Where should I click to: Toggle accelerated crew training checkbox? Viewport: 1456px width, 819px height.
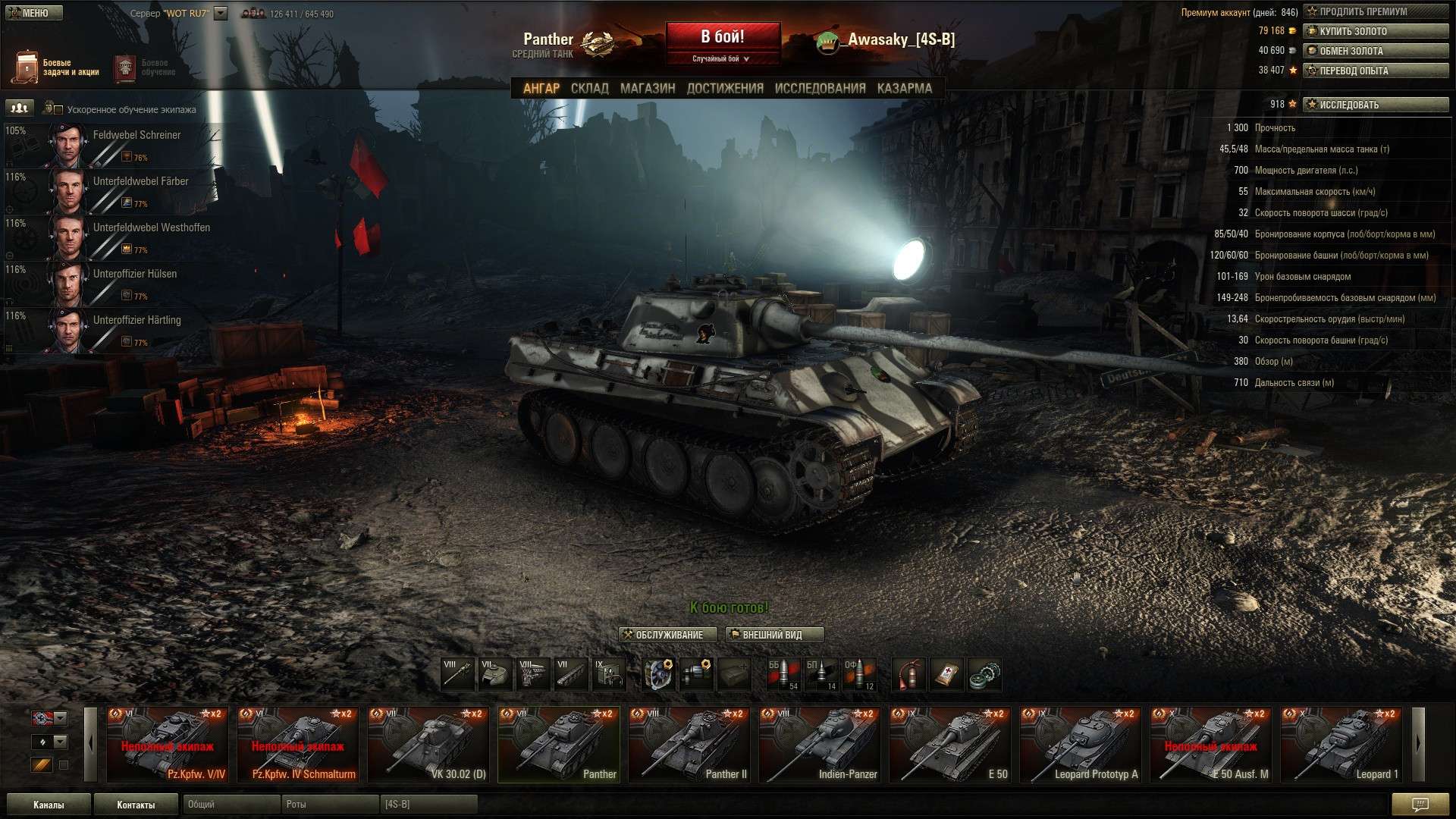pyautogui.click(x=58, y=109)
